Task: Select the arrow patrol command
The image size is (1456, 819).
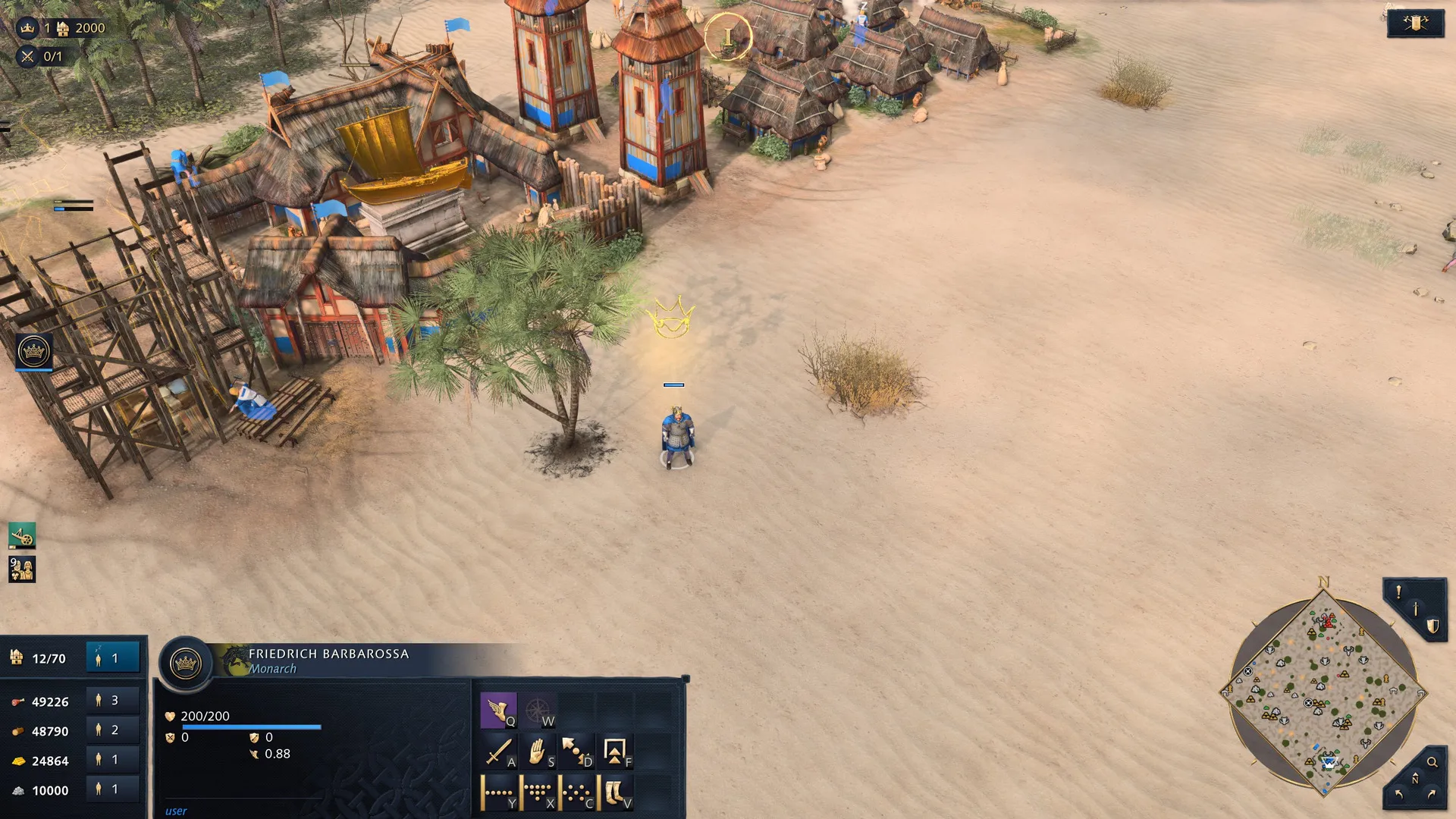Action: tap(576, 752)
